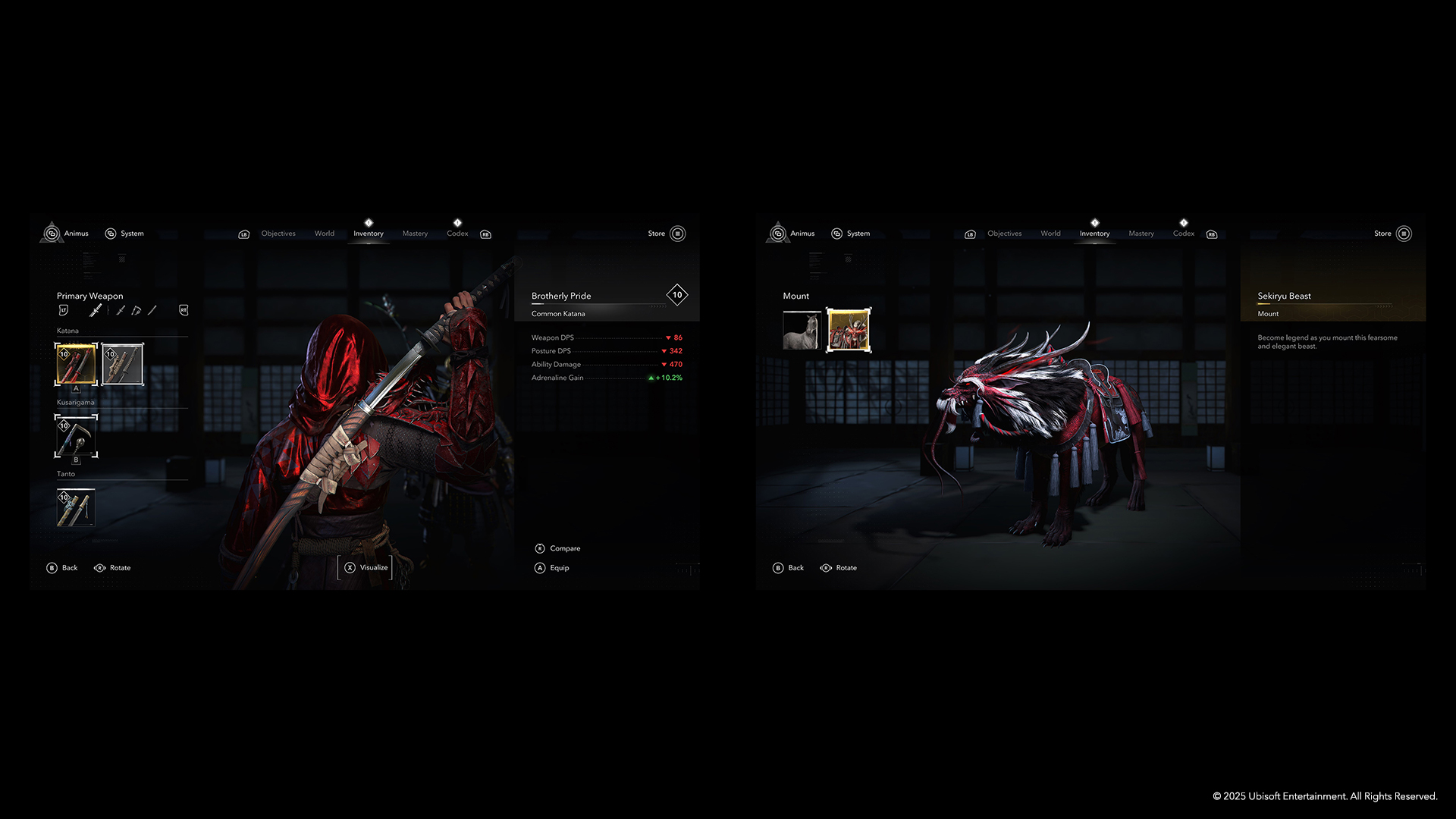Switch to Mastery tab on the Mount screen
This screenshot has height=819, width=1456.
pos(1141,234)
